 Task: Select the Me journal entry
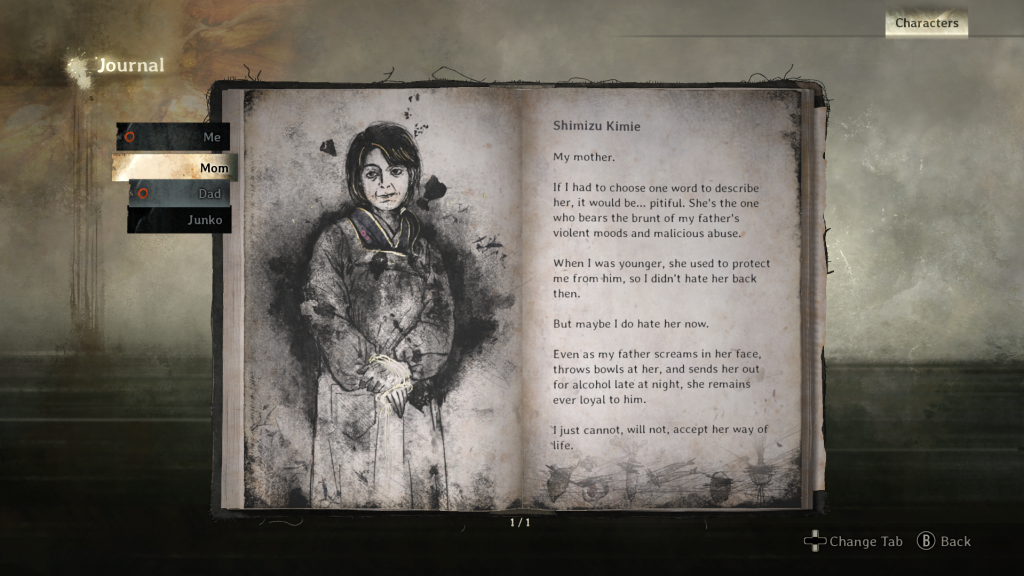coord(175,137)
